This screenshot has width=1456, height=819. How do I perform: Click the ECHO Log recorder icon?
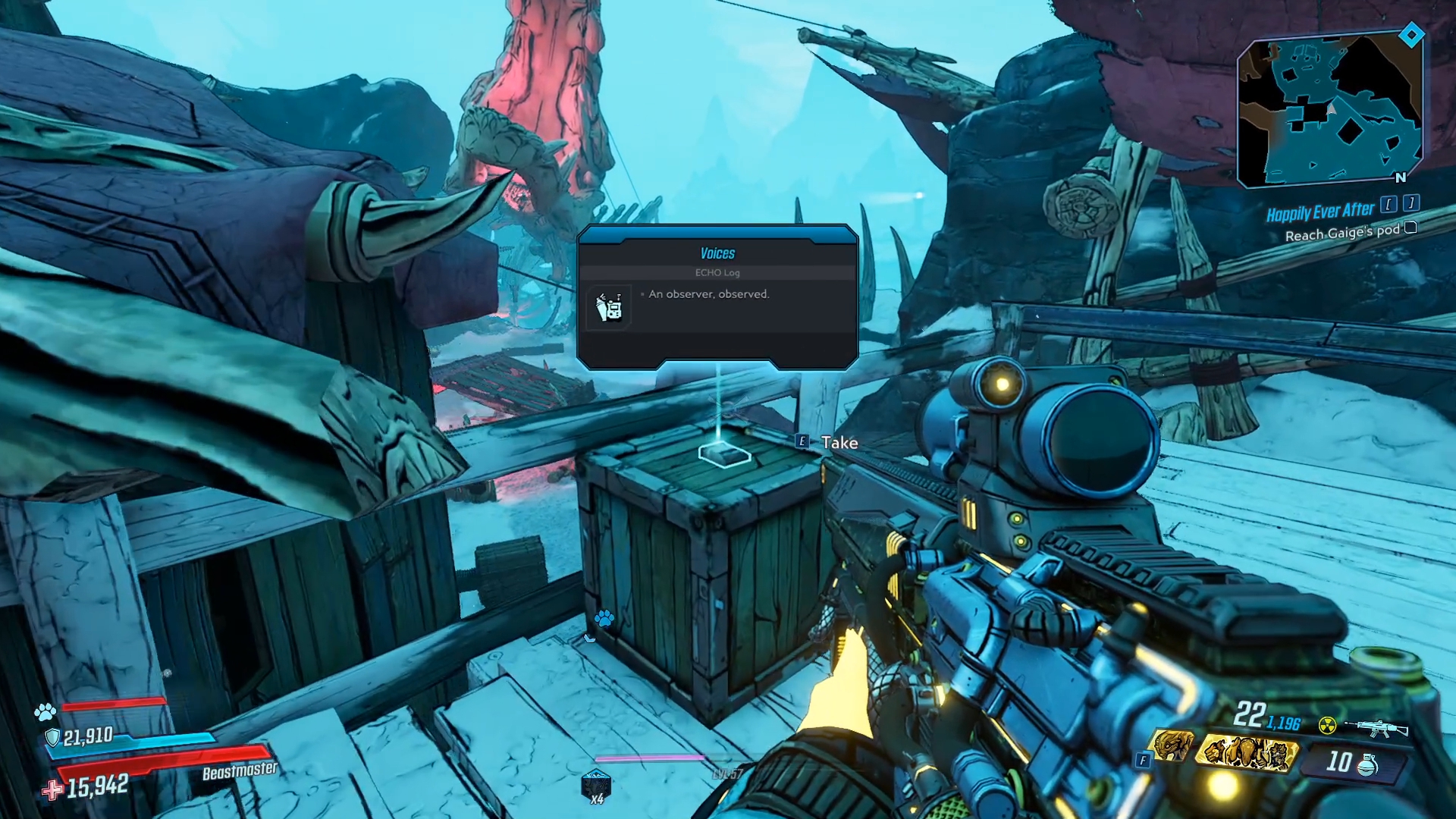point(610,306)
